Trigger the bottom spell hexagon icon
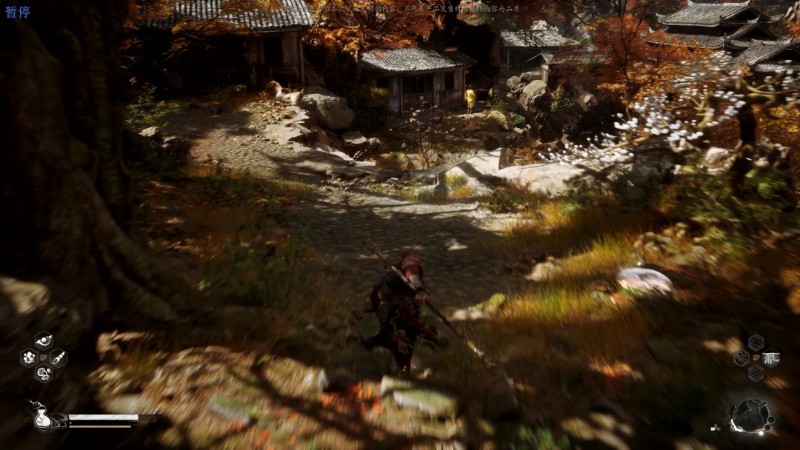Image resolution: width=800 pixels, height=450 pixels. click(x=43, y=374)
